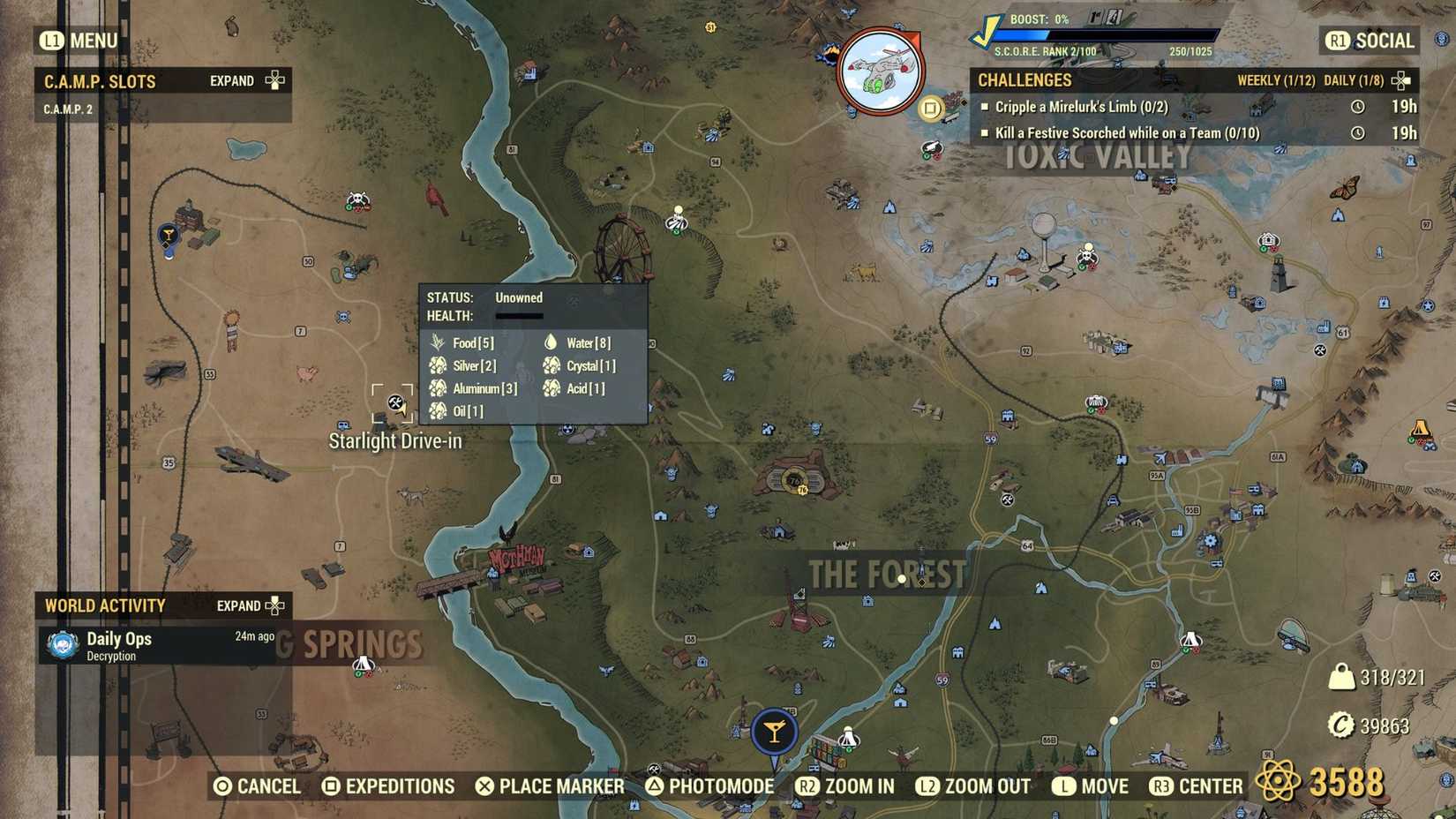Select the Vault 76 map icon
The image size is (1456, 819).
(793, 480)
